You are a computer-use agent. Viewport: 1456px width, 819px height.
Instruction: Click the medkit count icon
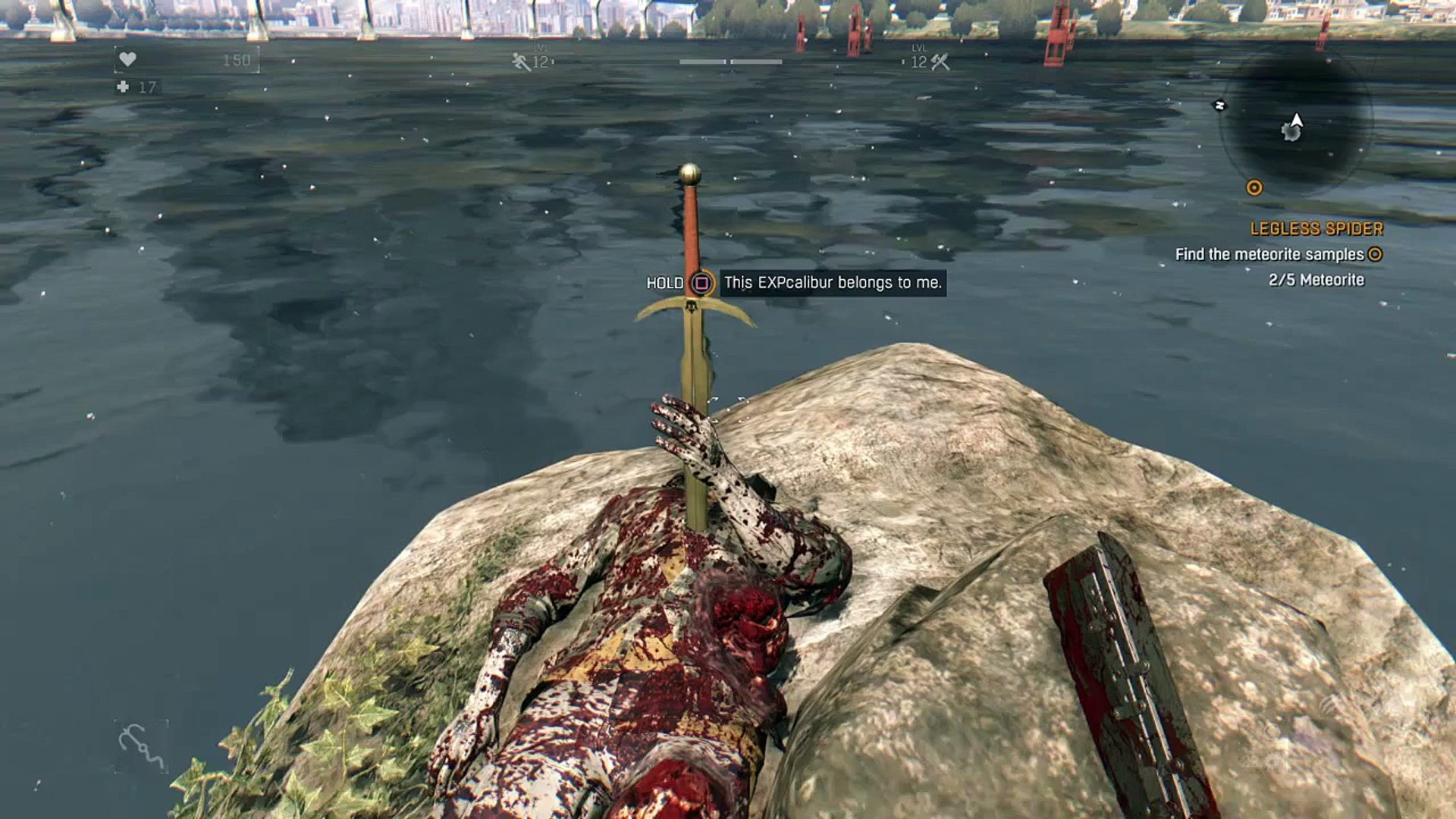tap(124, 87)
